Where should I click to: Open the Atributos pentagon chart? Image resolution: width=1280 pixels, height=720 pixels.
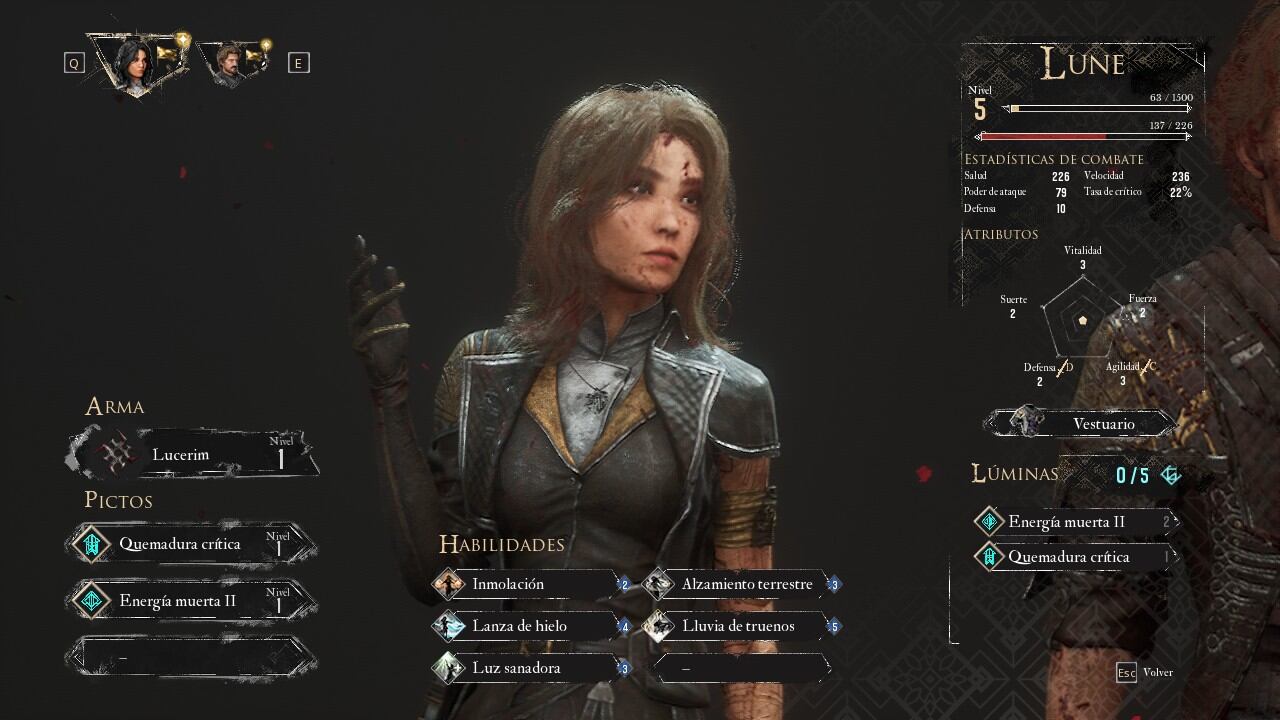[x=1082, y=320]
